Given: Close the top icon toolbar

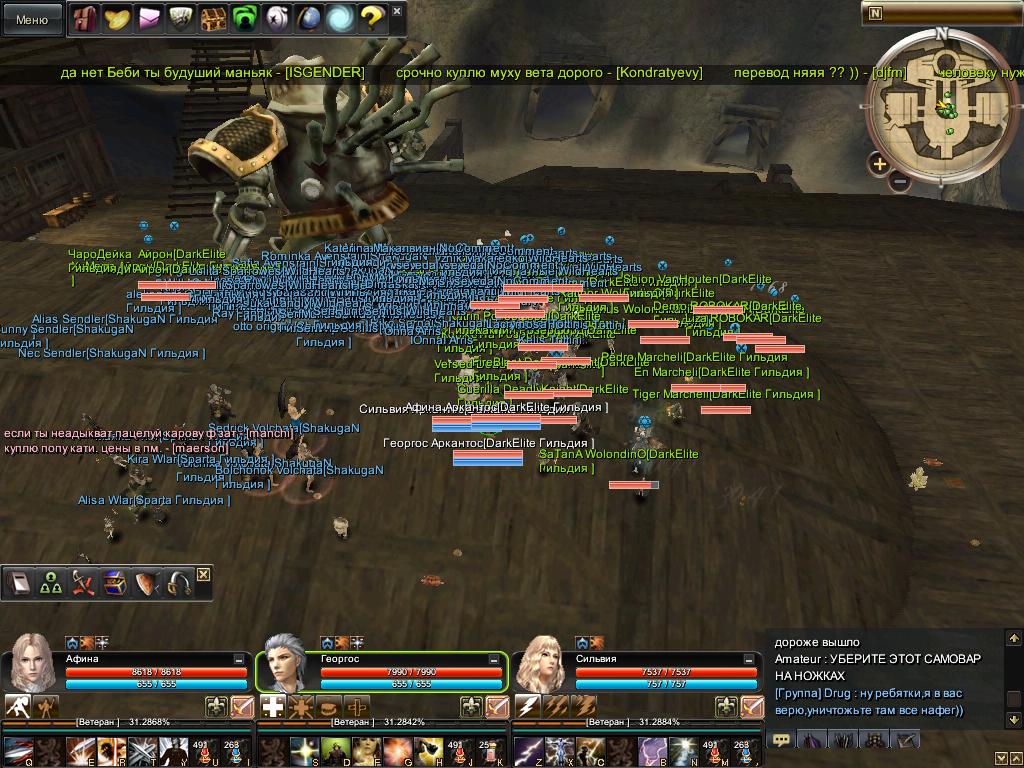Looking at the screenshot, I should 397,11.
